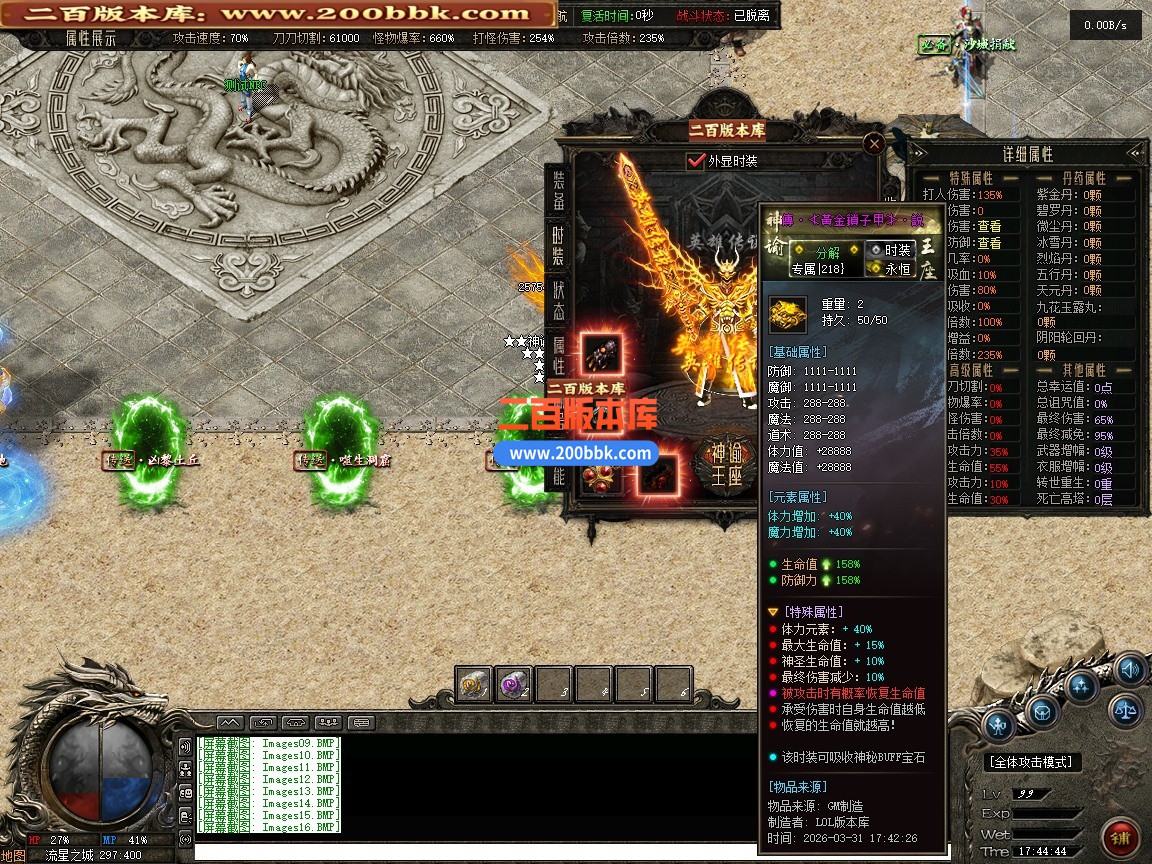Viewport: 1152px width, 864px height.
Task: Click the red 铺 shop button
Action: (x=1121, y=834)
